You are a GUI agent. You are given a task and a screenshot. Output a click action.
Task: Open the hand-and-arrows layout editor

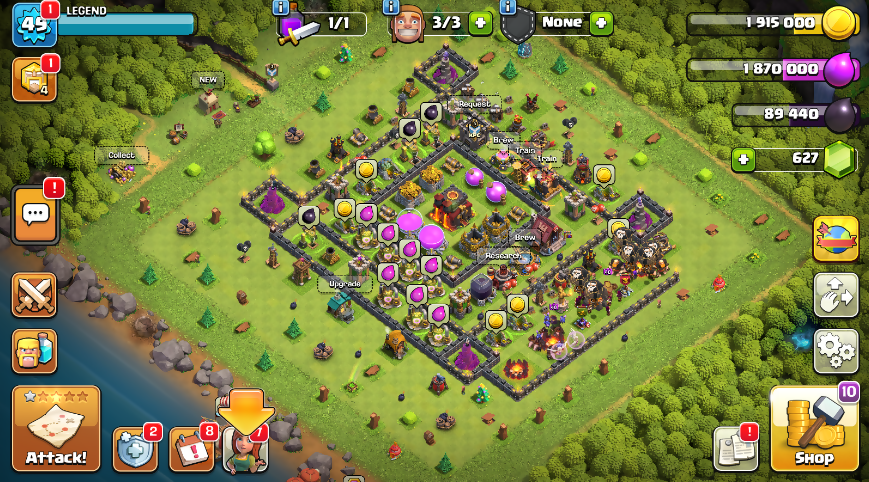click(x=835, y=294)
